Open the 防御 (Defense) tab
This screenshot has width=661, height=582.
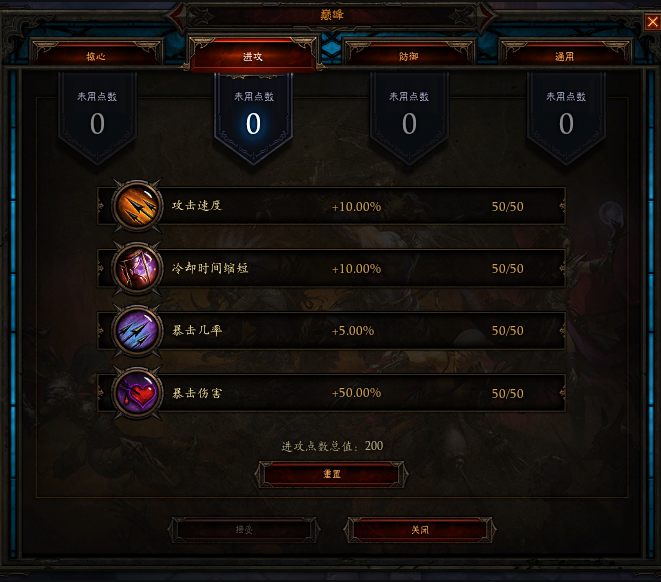(x=409, y=56)
